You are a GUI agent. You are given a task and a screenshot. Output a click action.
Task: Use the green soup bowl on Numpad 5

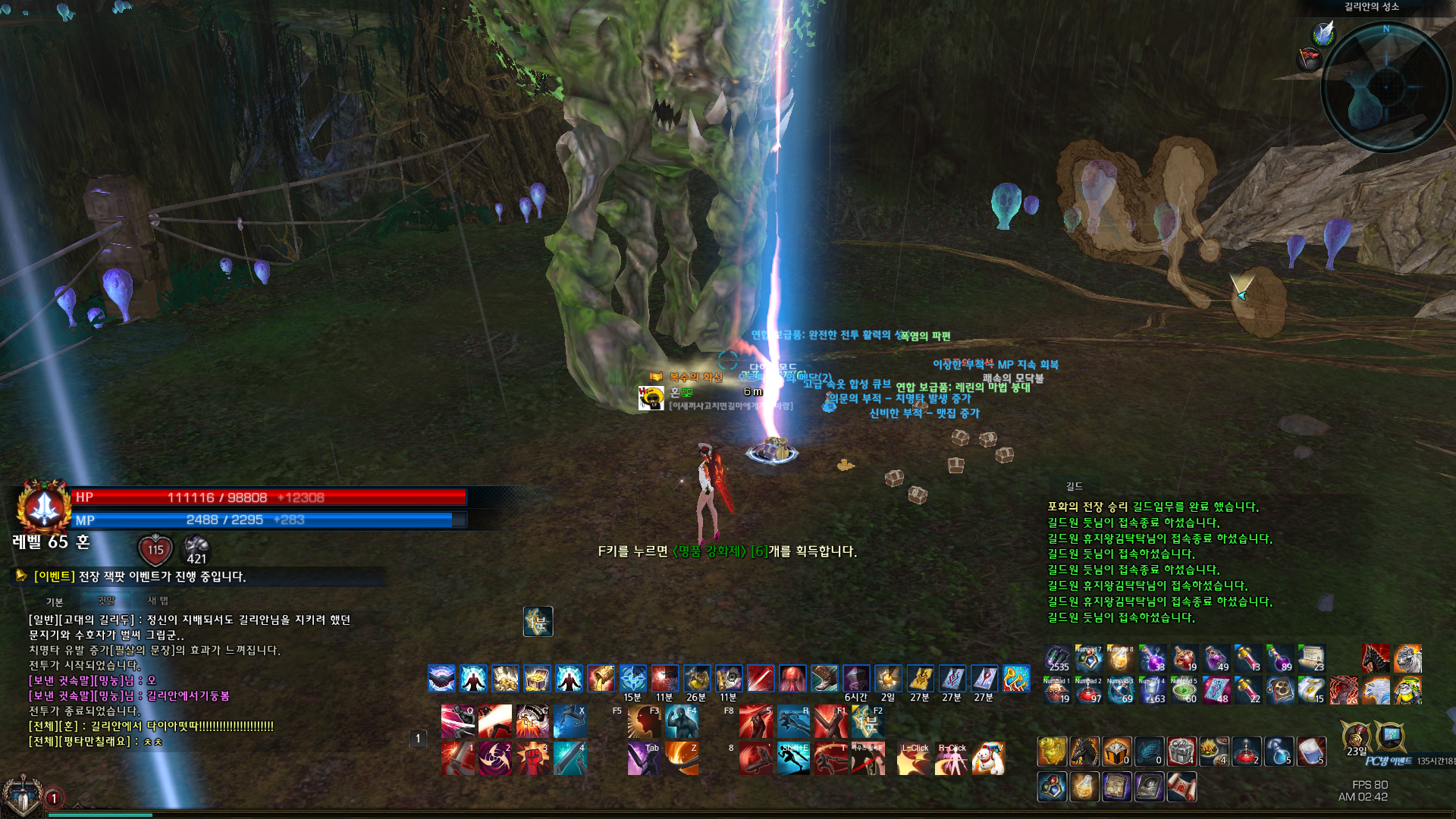(1184, 690)
